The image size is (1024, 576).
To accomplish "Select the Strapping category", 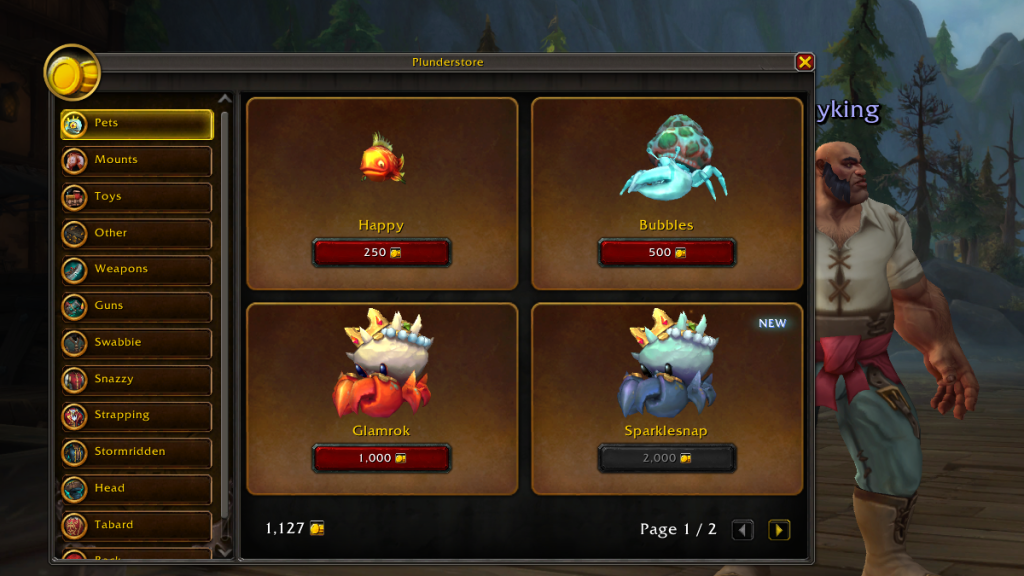I will tap(136, 416).
